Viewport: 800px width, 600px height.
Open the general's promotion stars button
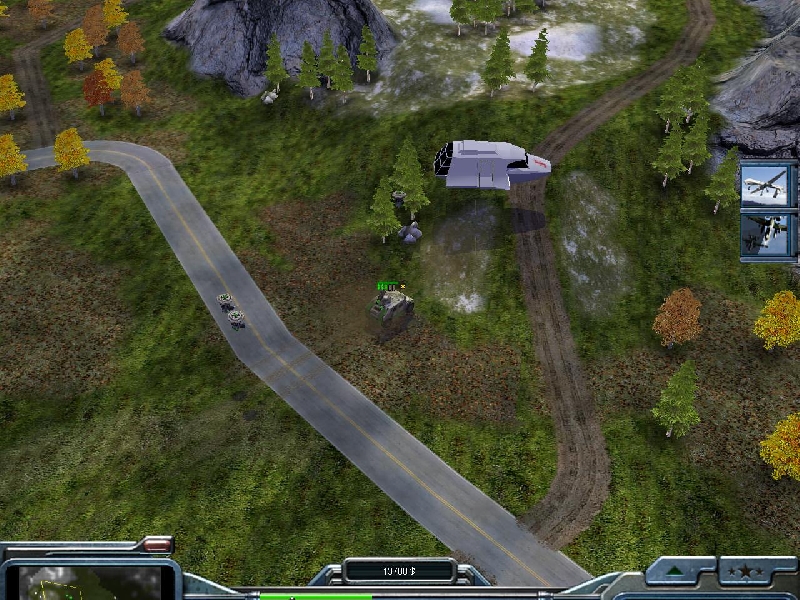745,571
